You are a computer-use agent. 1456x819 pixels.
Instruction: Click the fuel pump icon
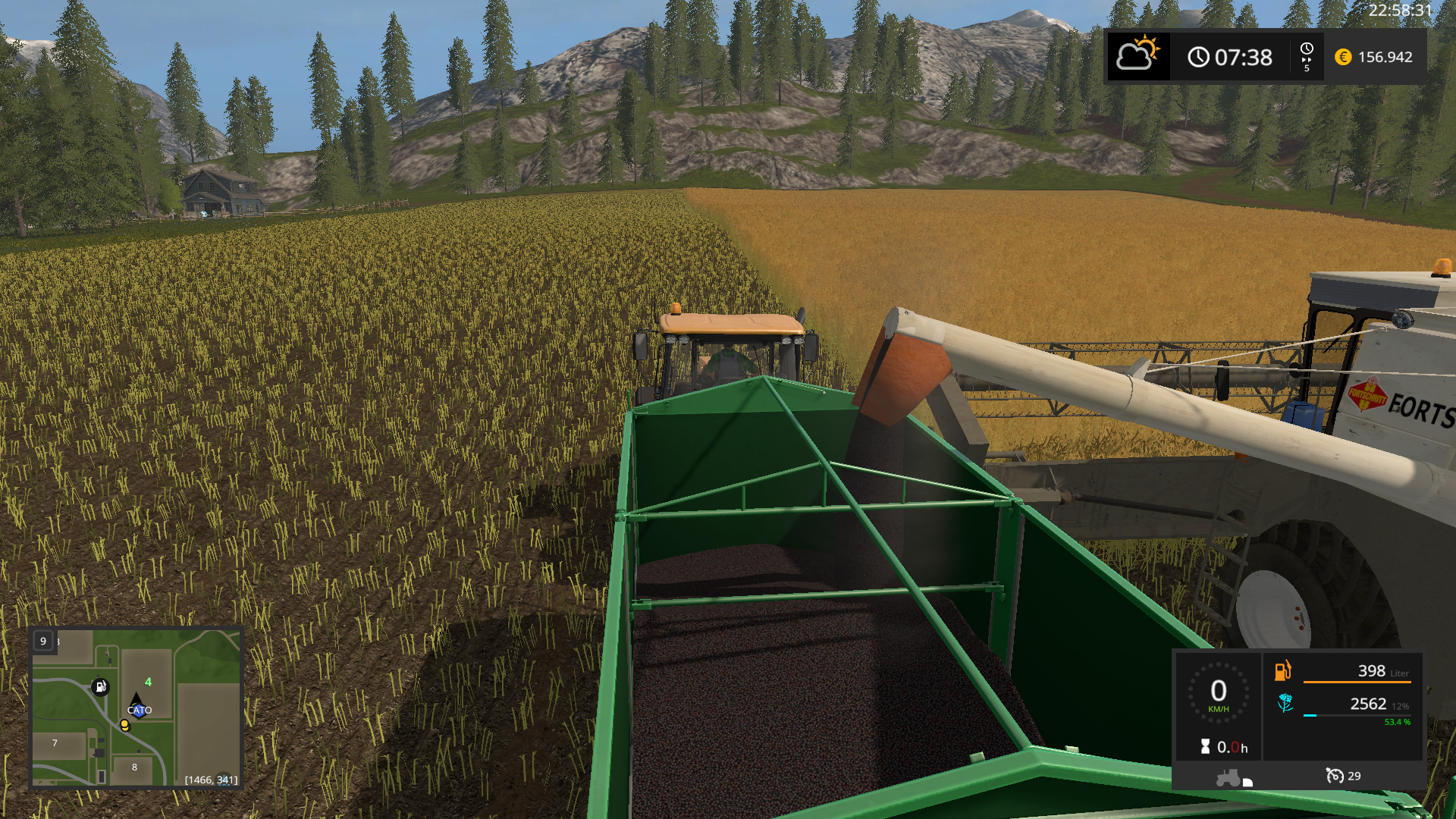tap(1282, 670)
